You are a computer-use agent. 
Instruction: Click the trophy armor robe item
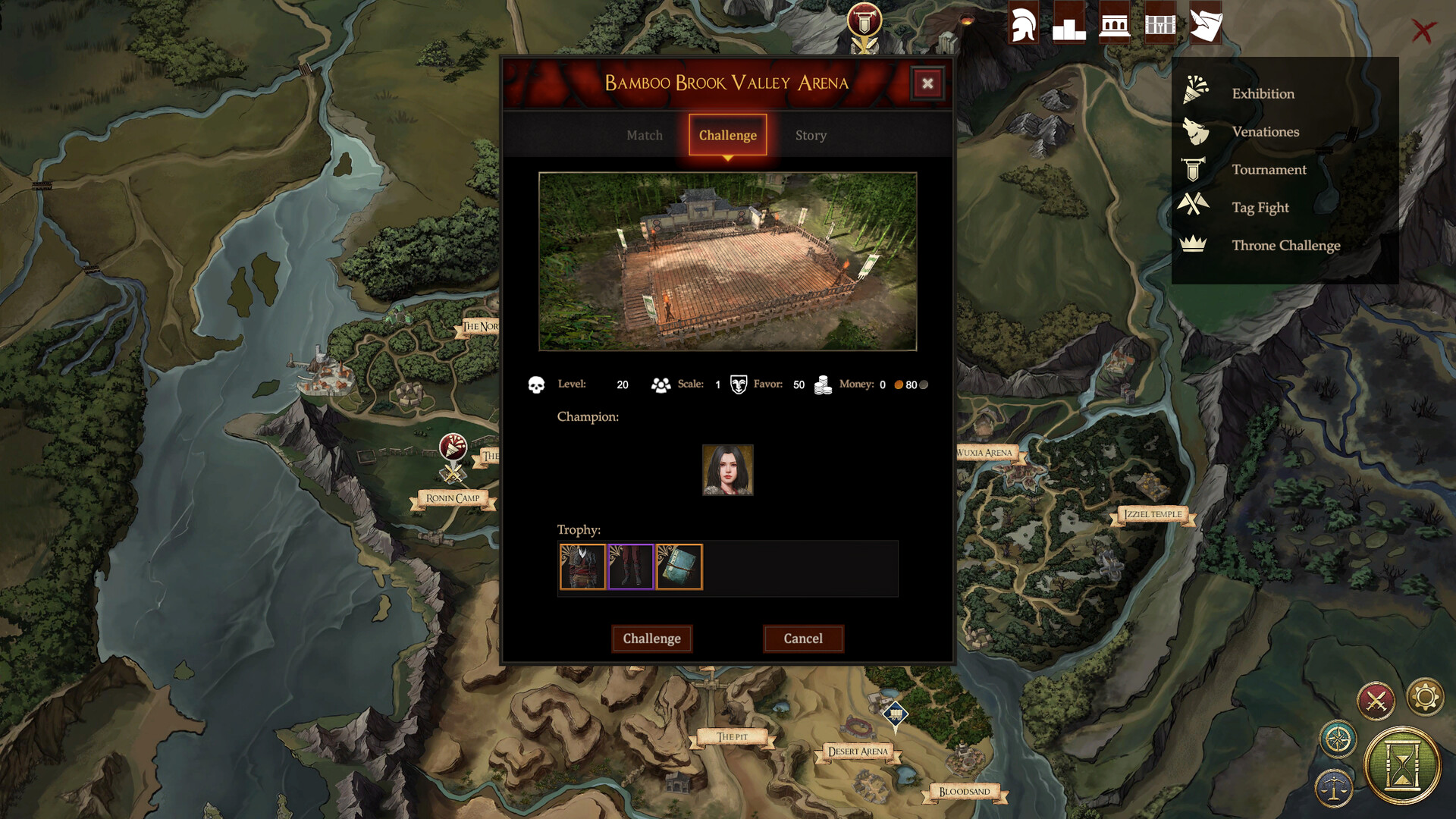582,566
